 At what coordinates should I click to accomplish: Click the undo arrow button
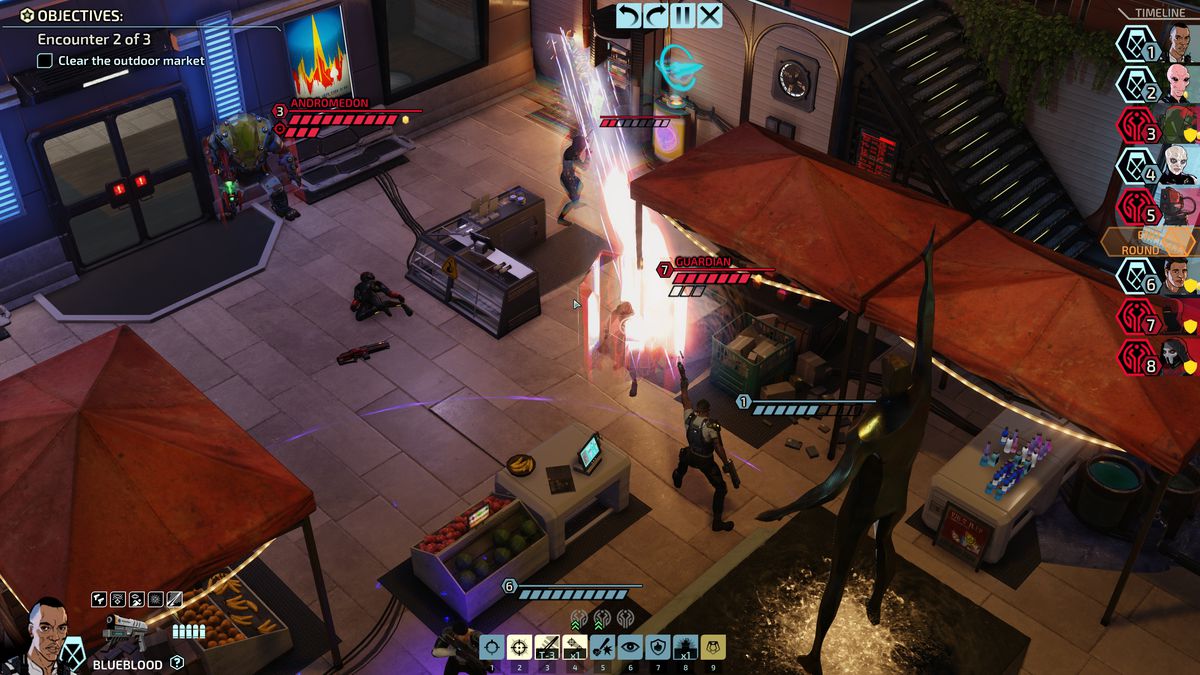coord(628,15)
